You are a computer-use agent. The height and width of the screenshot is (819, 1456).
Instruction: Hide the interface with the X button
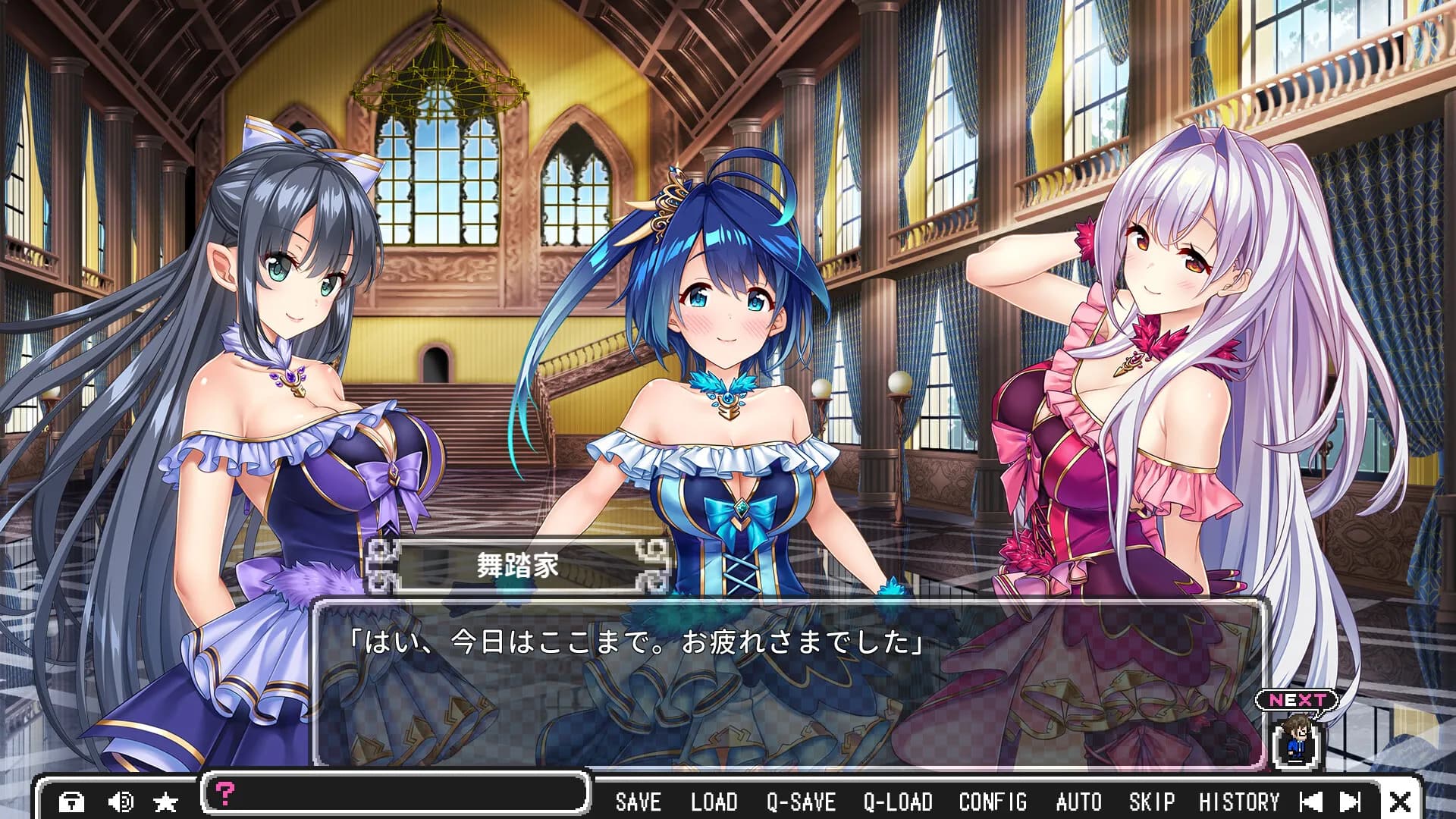(x=1400, y=802)
